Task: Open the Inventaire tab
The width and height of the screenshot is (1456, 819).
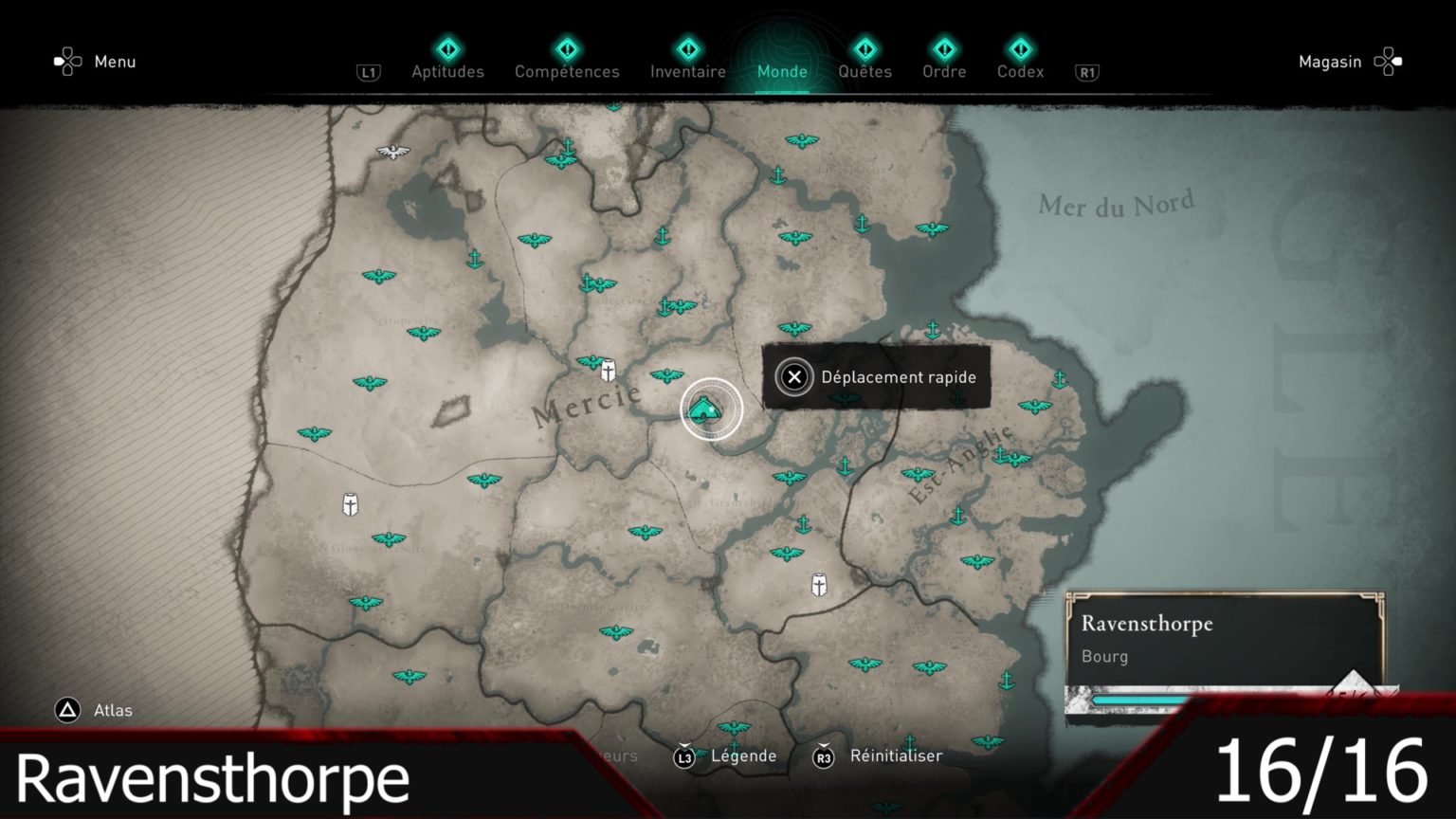Action: pyautogui.click(x=688, y=61)
